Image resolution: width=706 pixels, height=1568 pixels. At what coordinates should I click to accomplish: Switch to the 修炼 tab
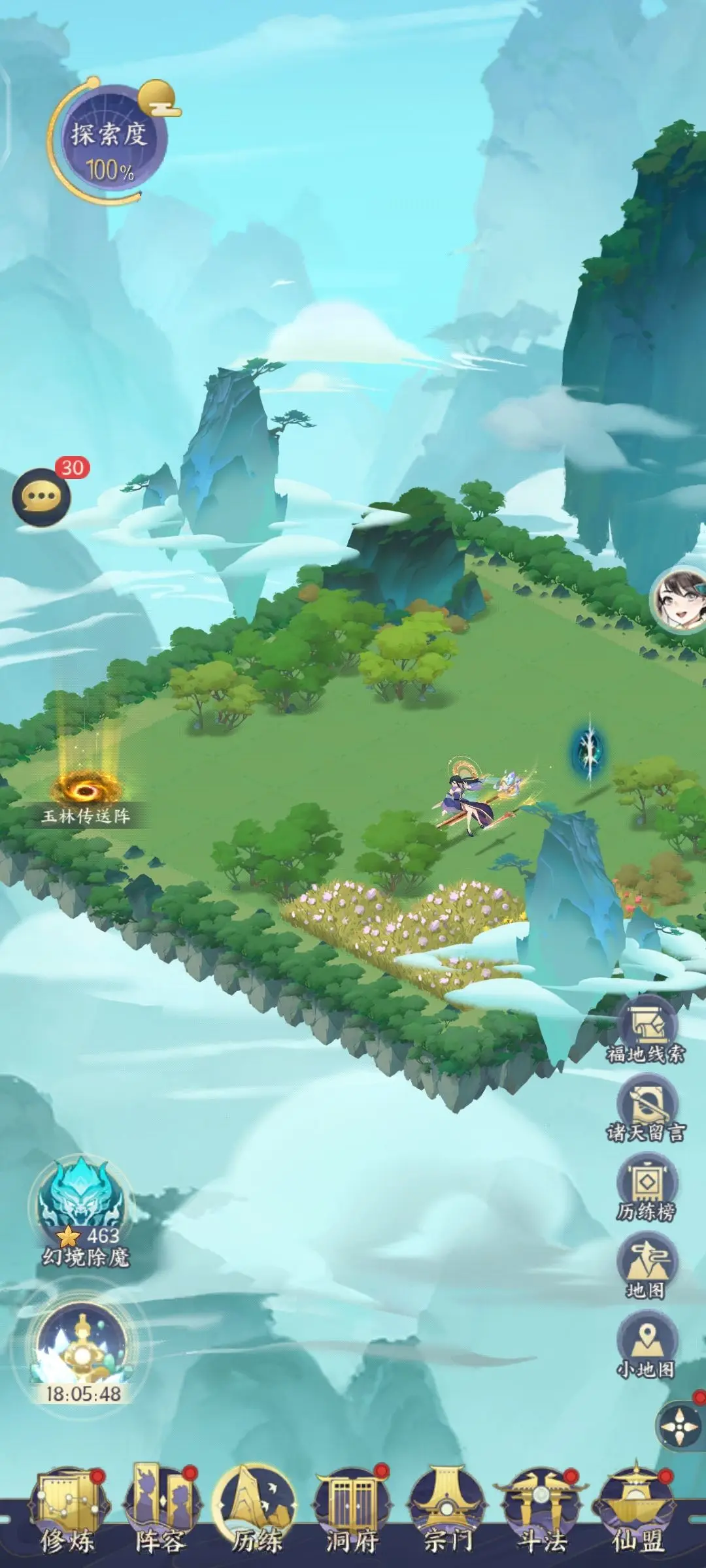point(68,1516)
